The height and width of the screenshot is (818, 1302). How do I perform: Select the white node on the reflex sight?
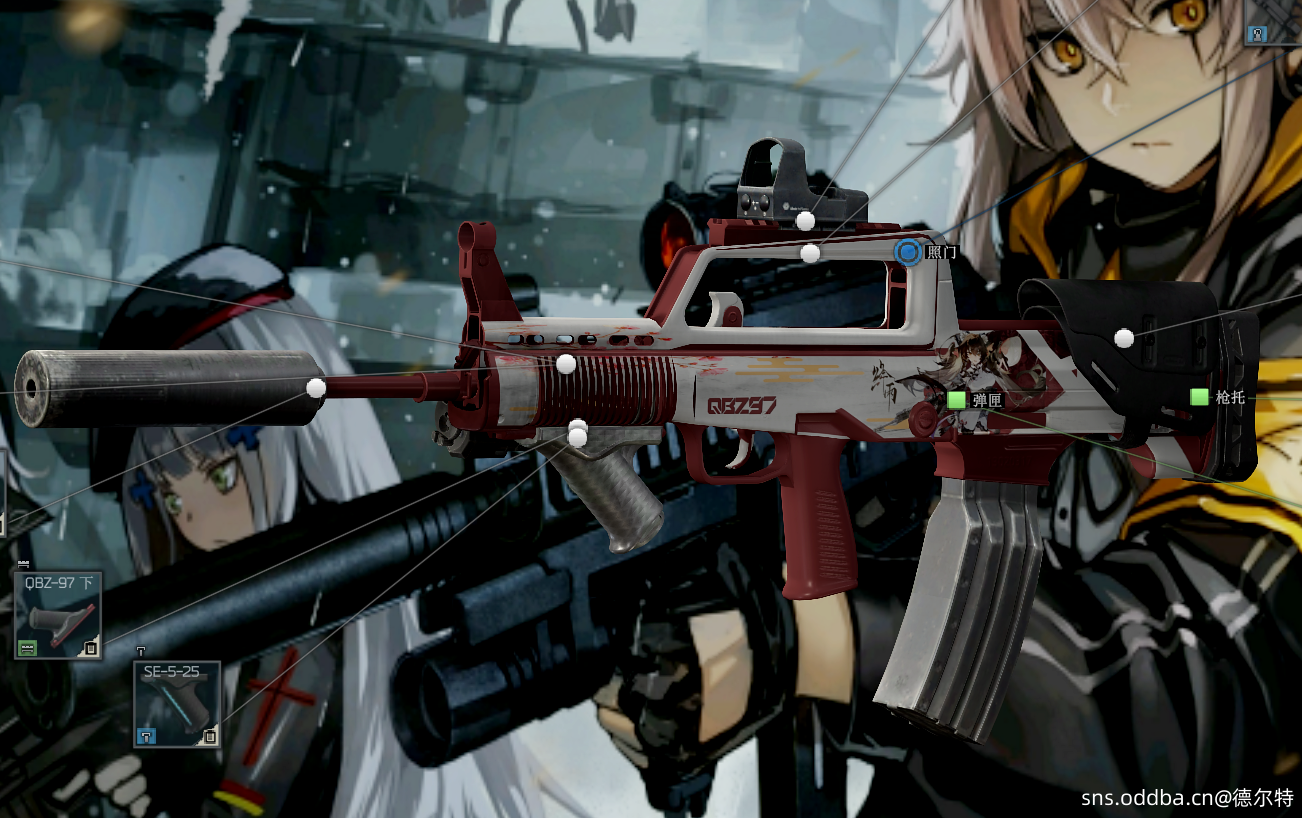click(804, 220)
